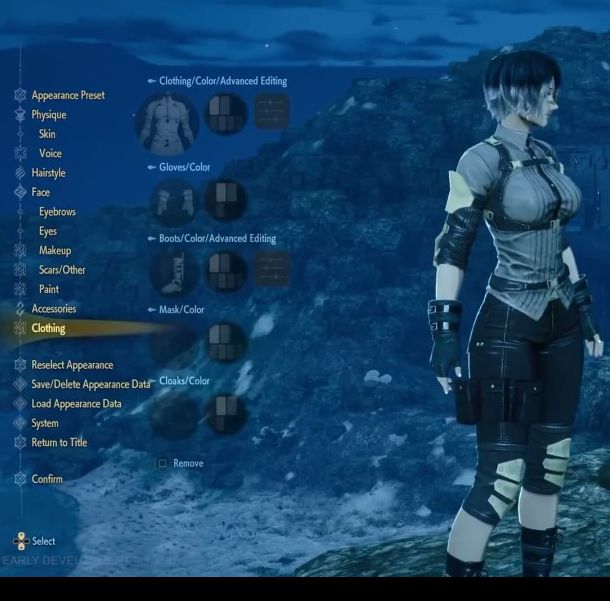Viewport: 610px width, 601px height.
Task: Open the Scars/Other menu
Action: (x=62, y=270)
